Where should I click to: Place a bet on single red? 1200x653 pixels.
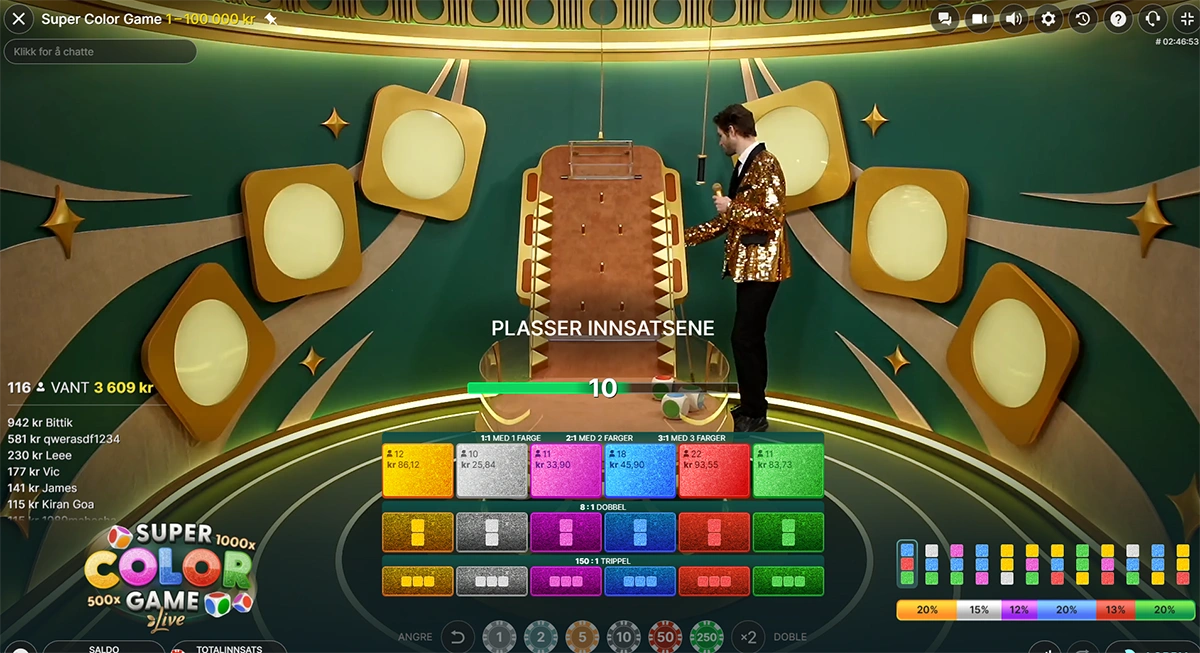[x=714, y=471]
